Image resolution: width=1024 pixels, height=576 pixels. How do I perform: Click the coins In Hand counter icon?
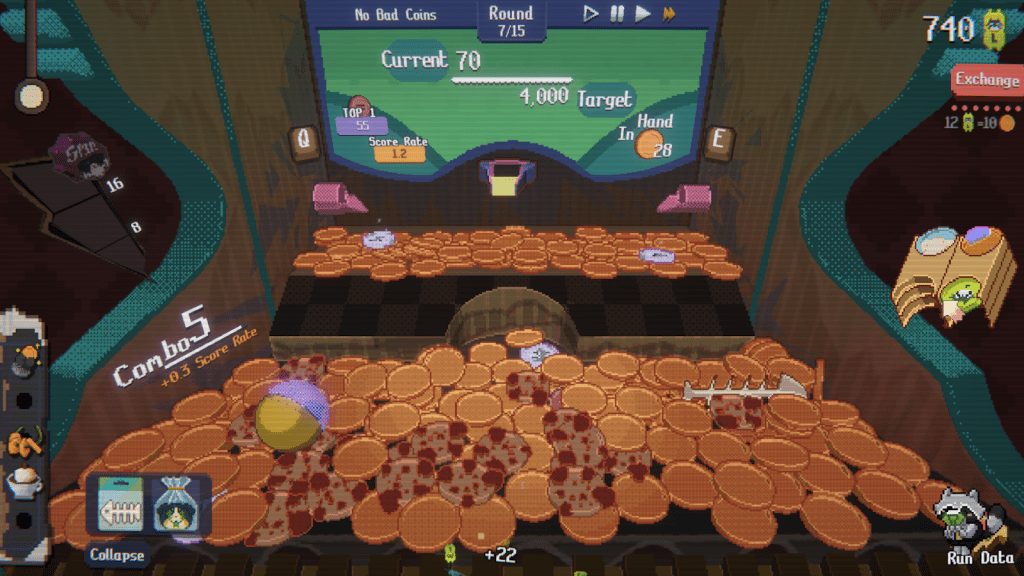(x=651, y=147)
